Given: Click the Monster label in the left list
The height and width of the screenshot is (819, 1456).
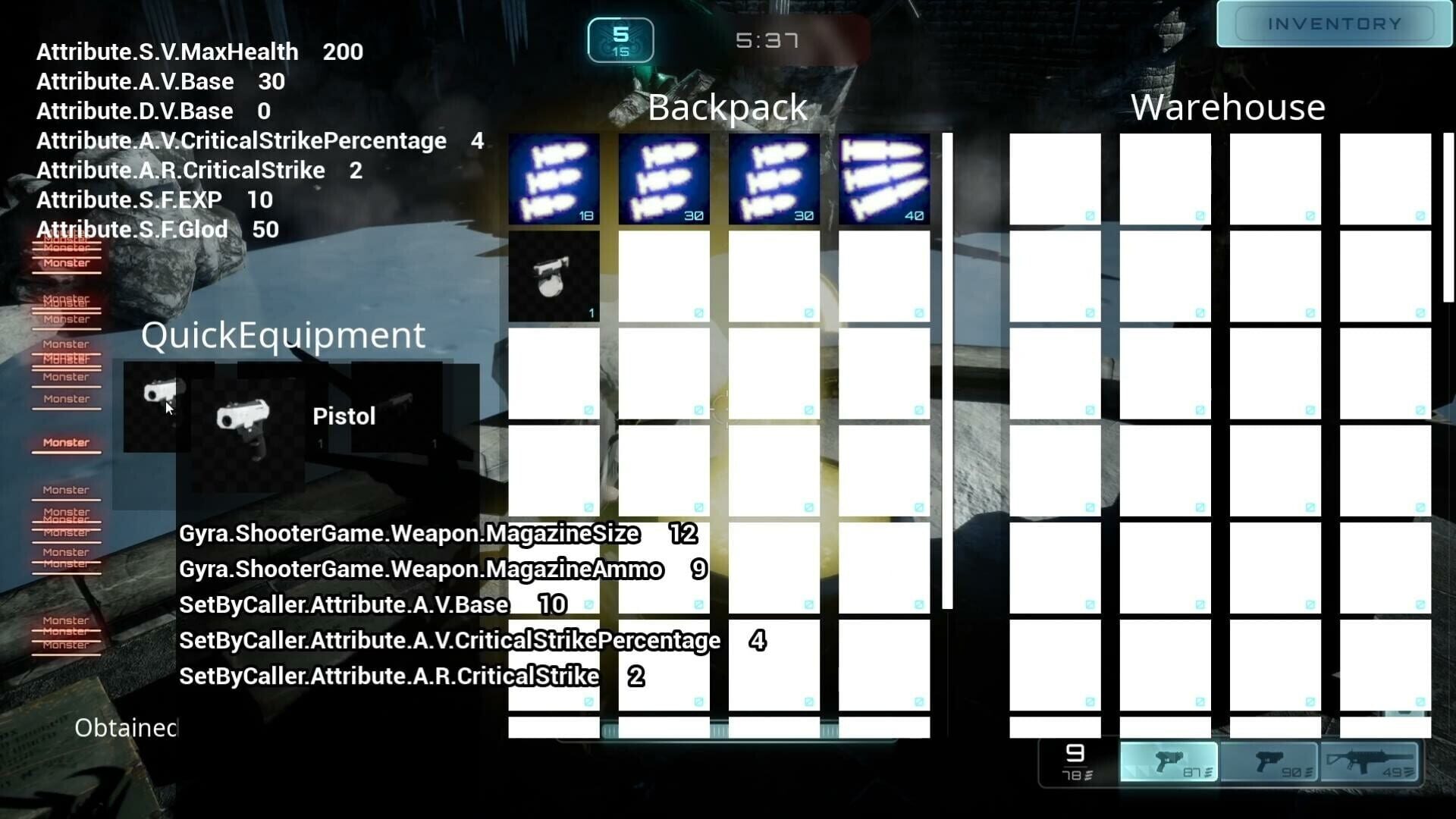Looking at the screenshot, I should click(x=67, y=441).
